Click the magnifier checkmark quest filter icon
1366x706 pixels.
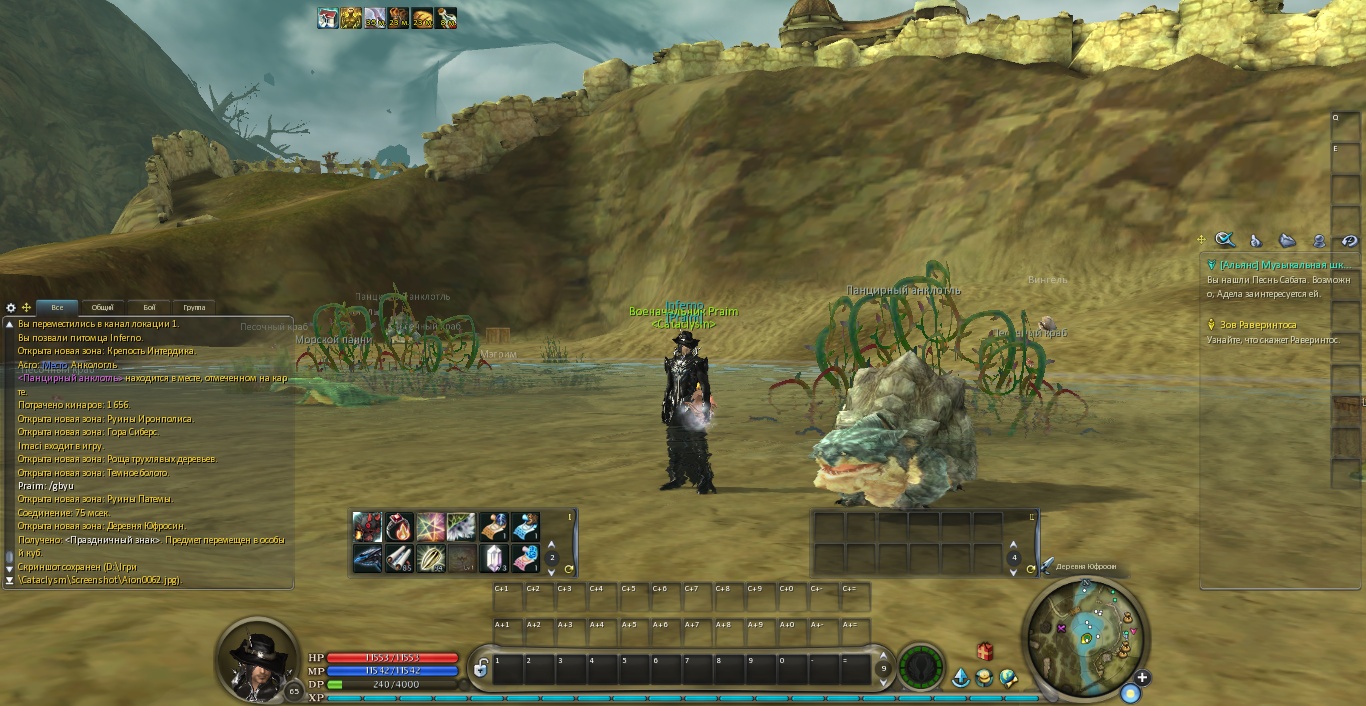click(1225, 240)
